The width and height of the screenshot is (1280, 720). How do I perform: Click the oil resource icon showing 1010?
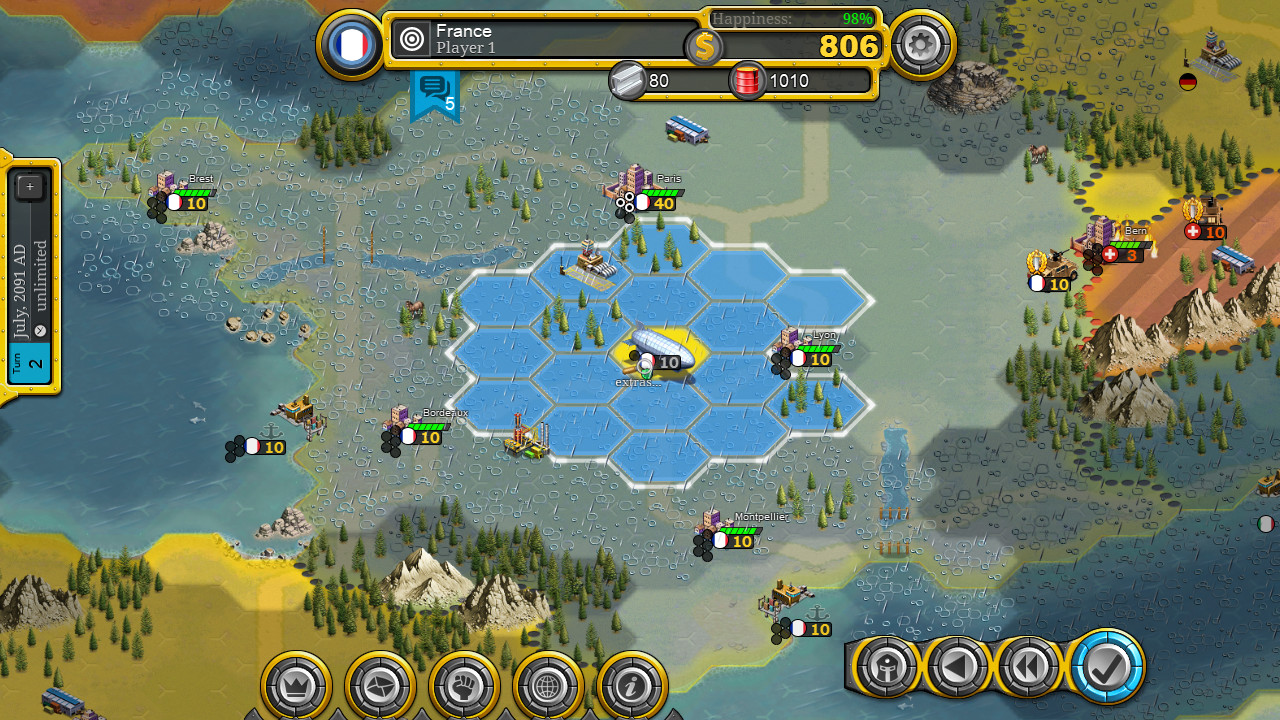pyautogui.click(x=746, y=80)
